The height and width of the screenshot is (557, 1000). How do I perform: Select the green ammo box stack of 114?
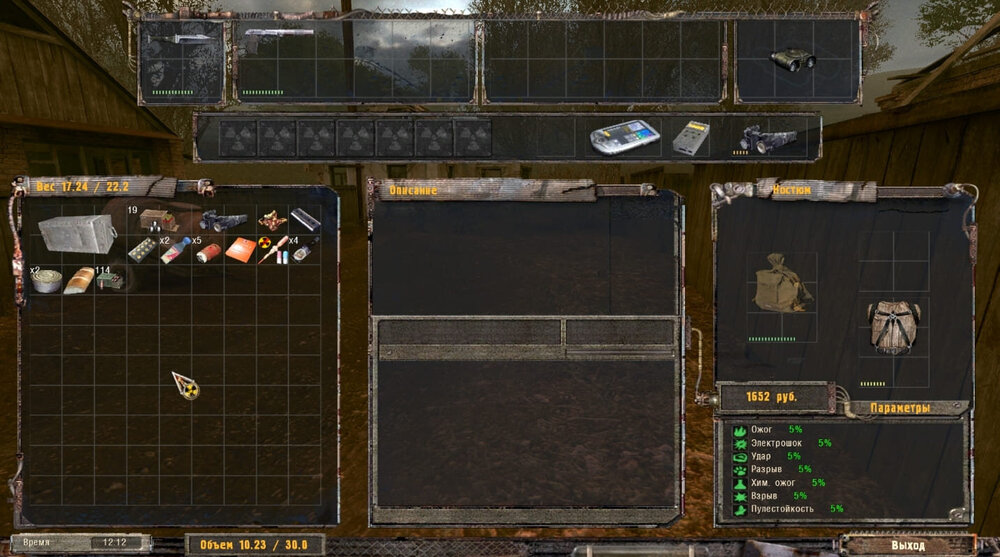[x=108, y=281]
